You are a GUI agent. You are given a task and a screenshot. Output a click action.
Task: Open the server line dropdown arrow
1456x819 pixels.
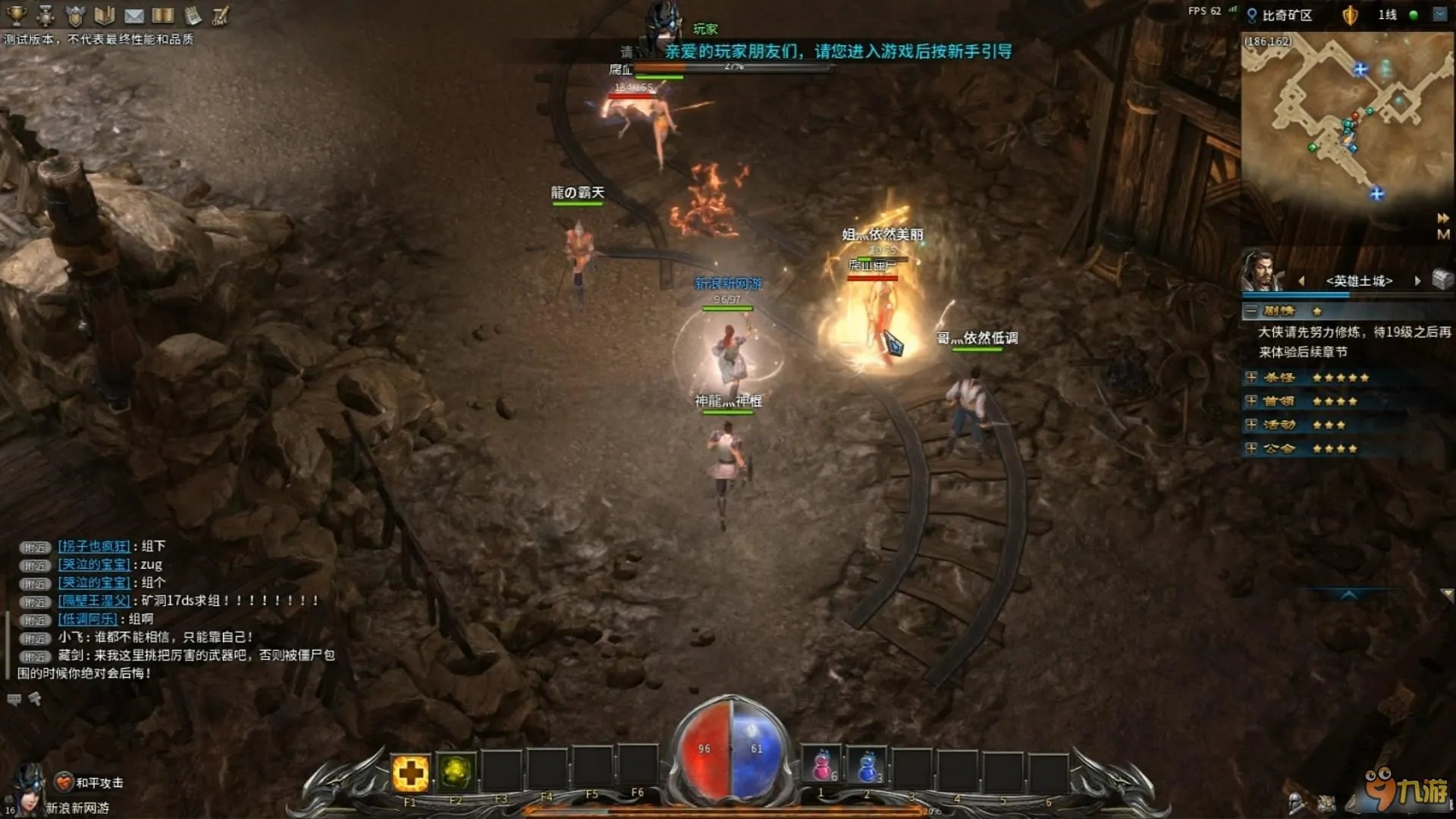[x=1440, y=14]
